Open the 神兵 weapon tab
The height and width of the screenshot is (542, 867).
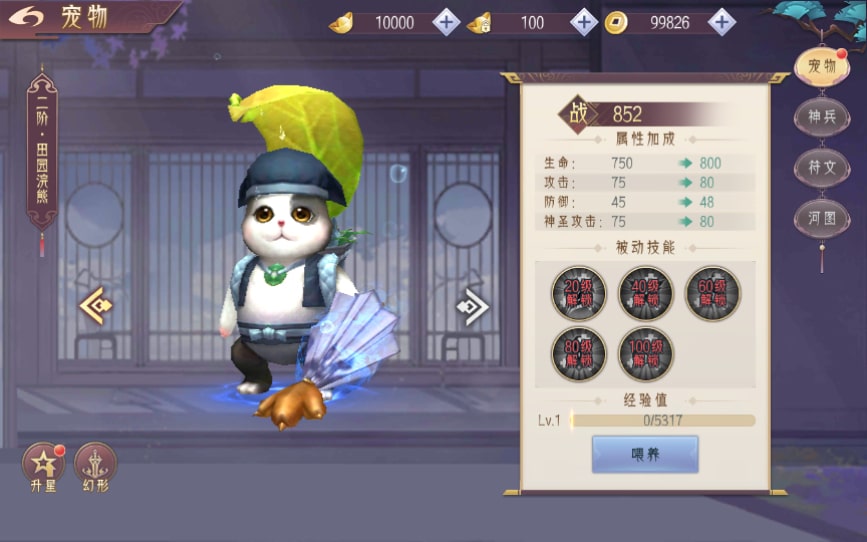822,117
